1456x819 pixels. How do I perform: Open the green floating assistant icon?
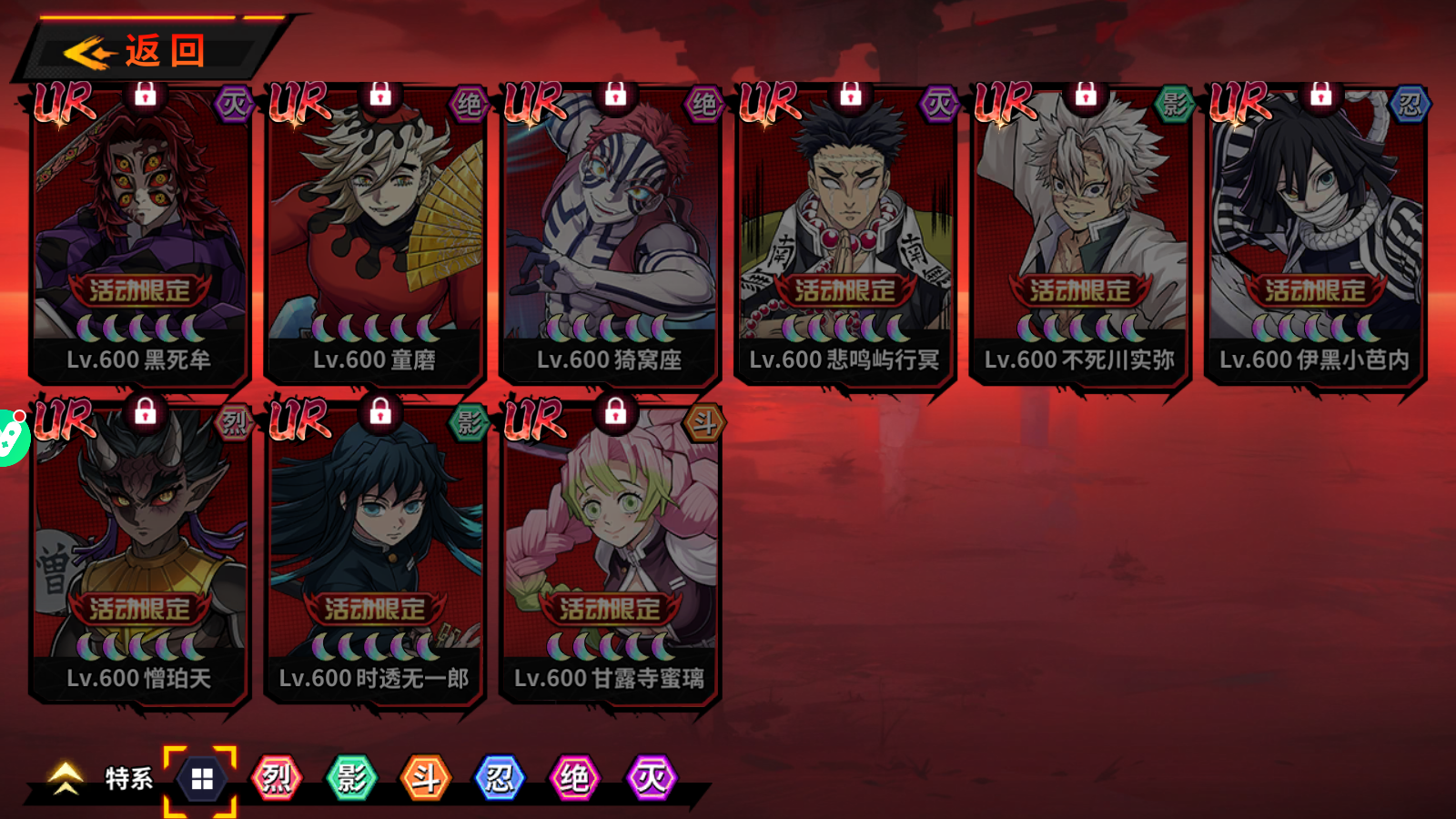pos(9,438)
